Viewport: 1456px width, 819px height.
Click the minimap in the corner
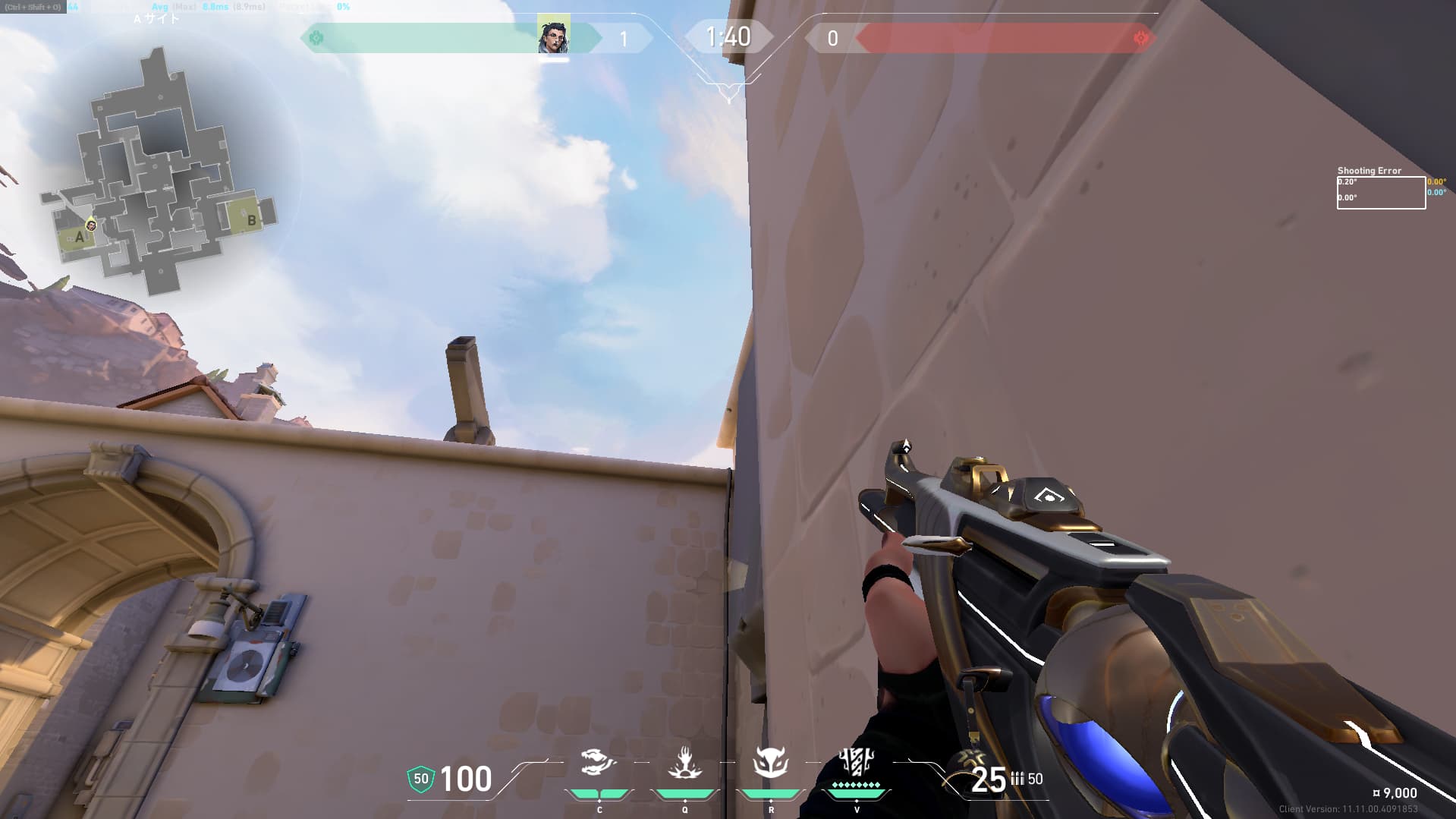point(159,175)
